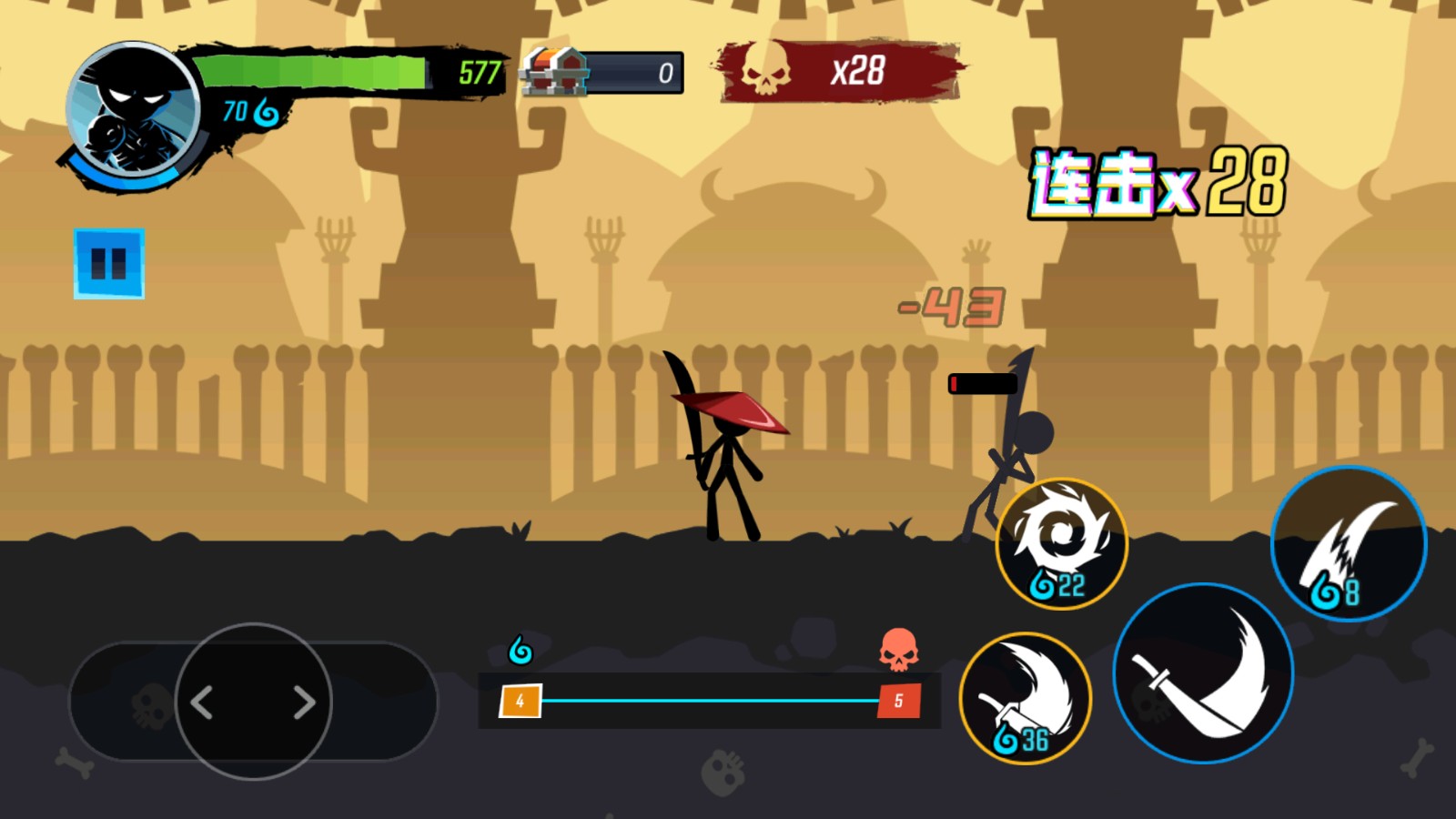Tap the enemy's red health bar
Viewport: 1456px width, 819px height.
point(983,383)
